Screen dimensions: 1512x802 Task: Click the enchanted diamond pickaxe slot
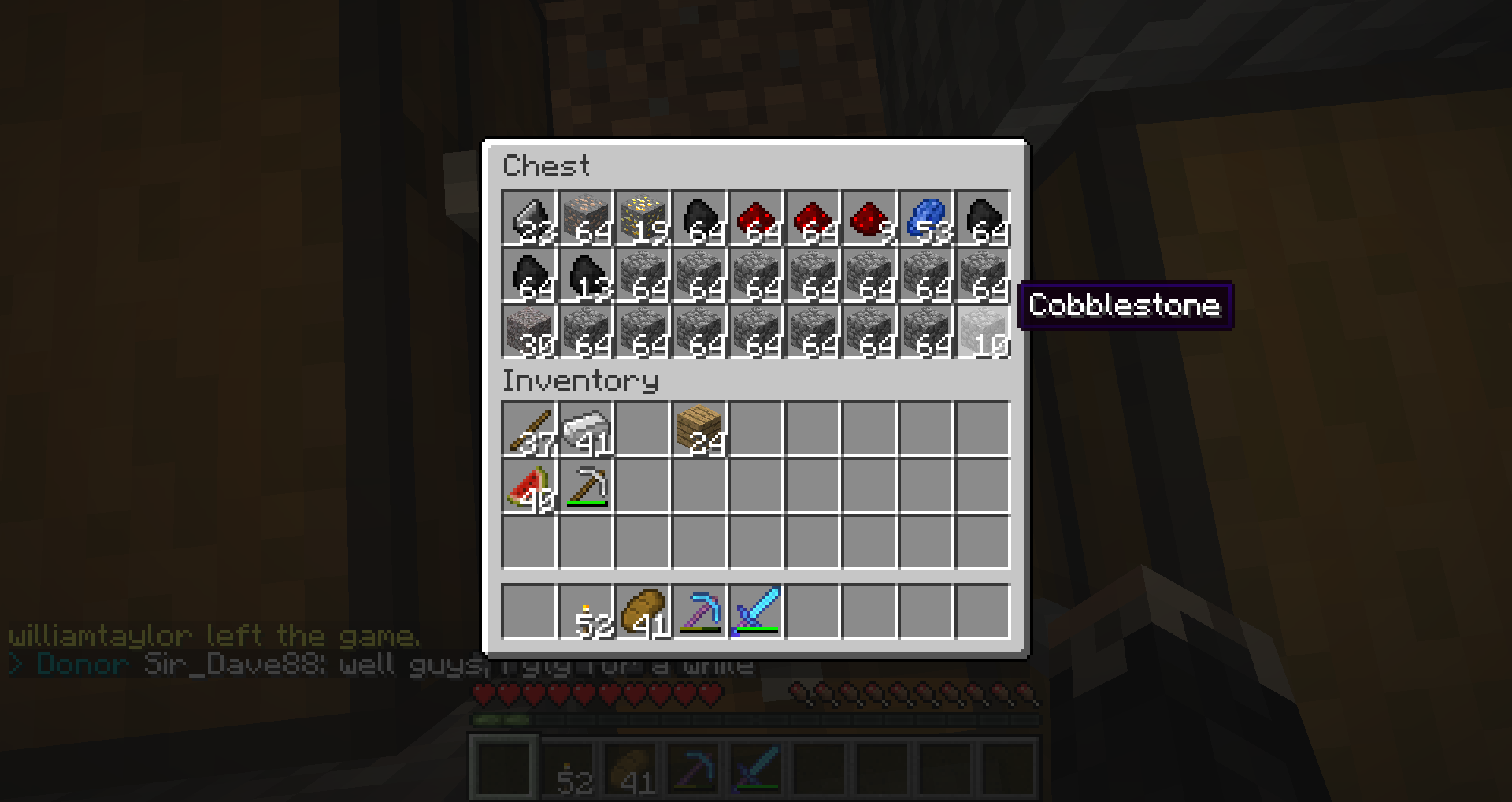tap(699, 612)
